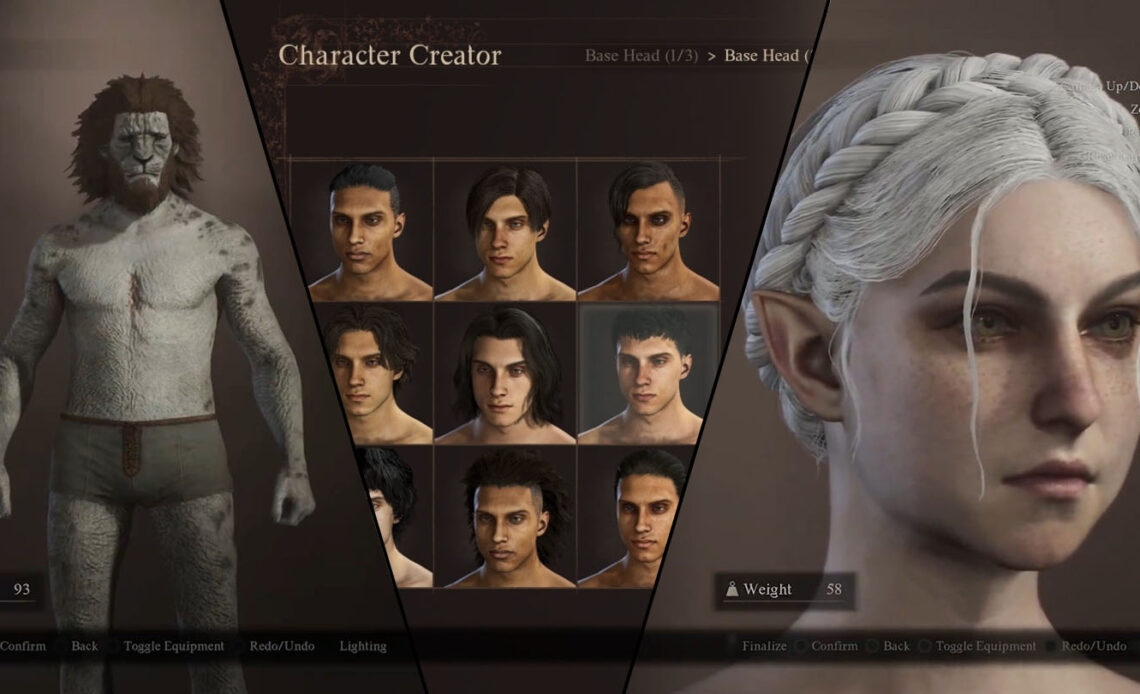Confirm next to the Finalize option
This screenshot has width=1140, height=694.
[x=834, y=646]
